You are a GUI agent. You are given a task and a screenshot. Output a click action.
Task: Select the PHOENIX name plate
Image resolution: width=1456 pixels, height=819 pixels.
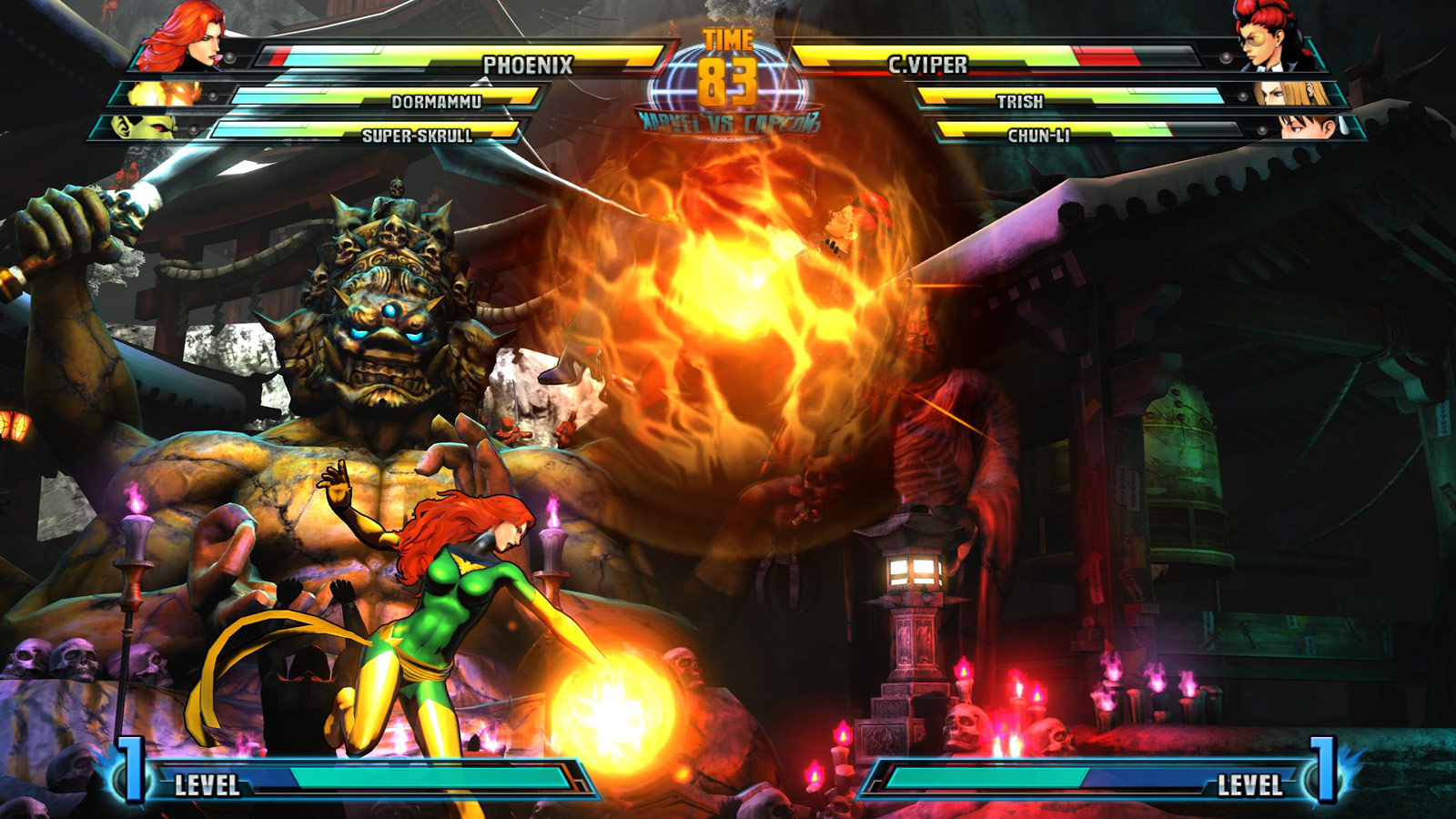[x=528, y=64]
